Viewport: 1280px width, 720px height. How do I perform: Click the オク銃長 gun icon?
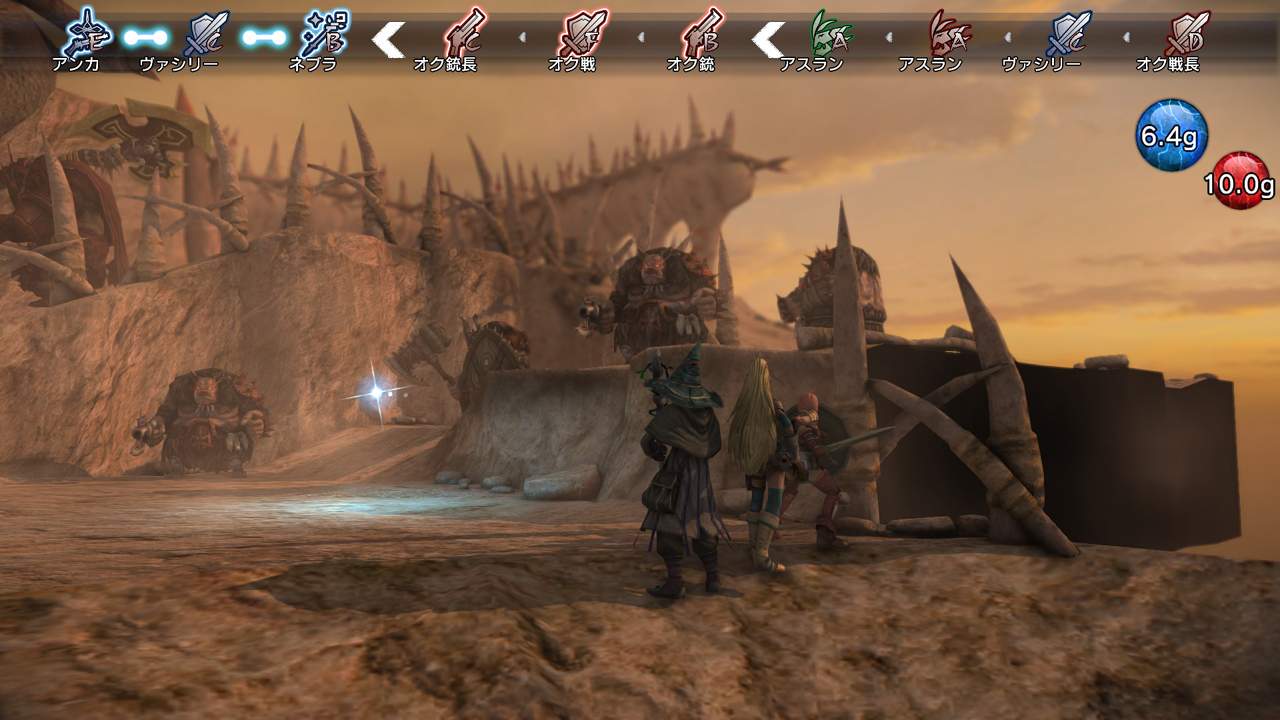(463, 33)
